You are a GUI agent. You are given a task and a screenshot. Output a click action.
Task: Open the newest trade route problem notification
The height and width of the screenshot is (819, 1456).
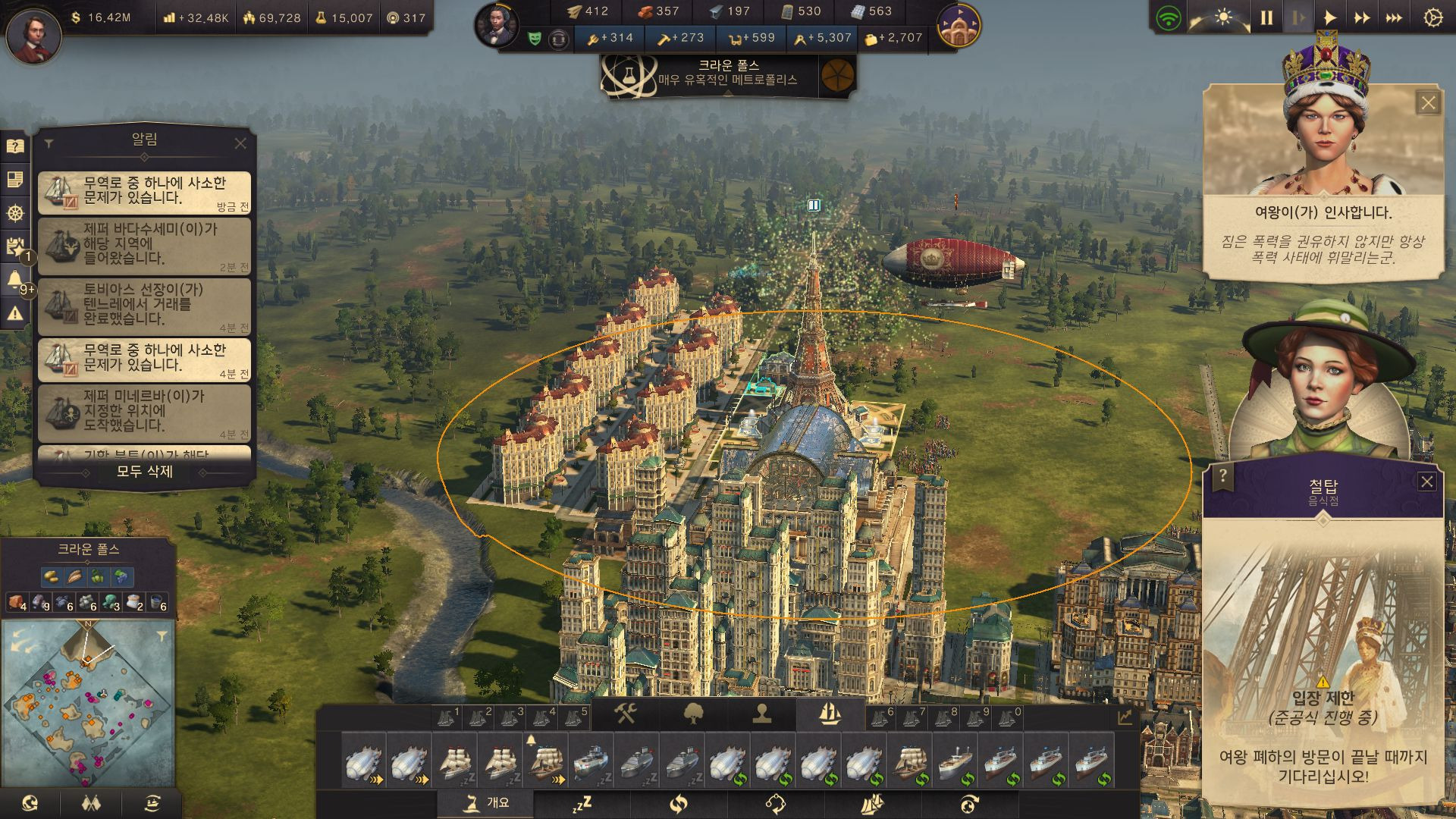144,192
